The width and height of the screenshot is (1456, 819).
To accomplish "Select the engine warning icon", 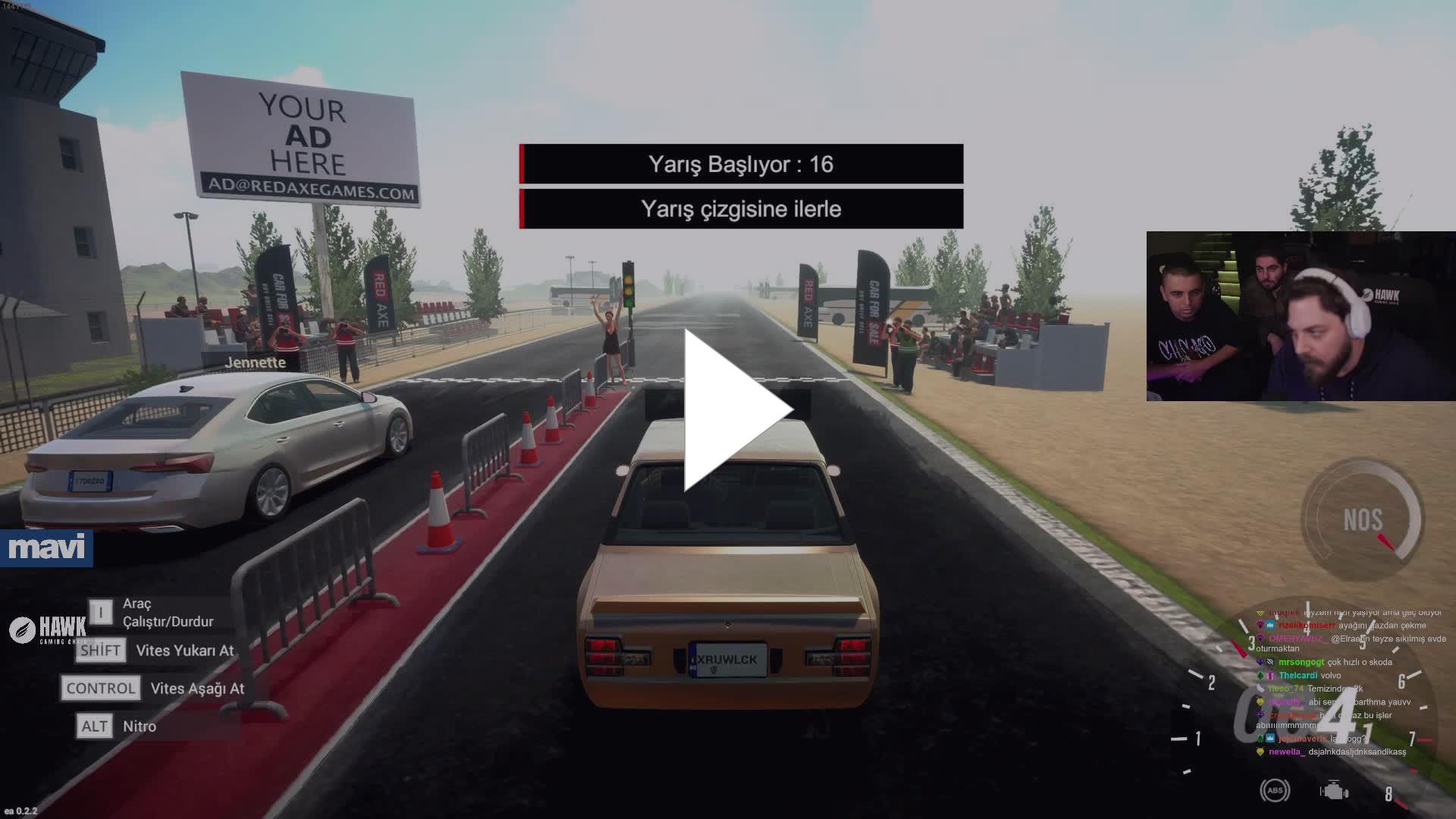I will (1333, 791).
